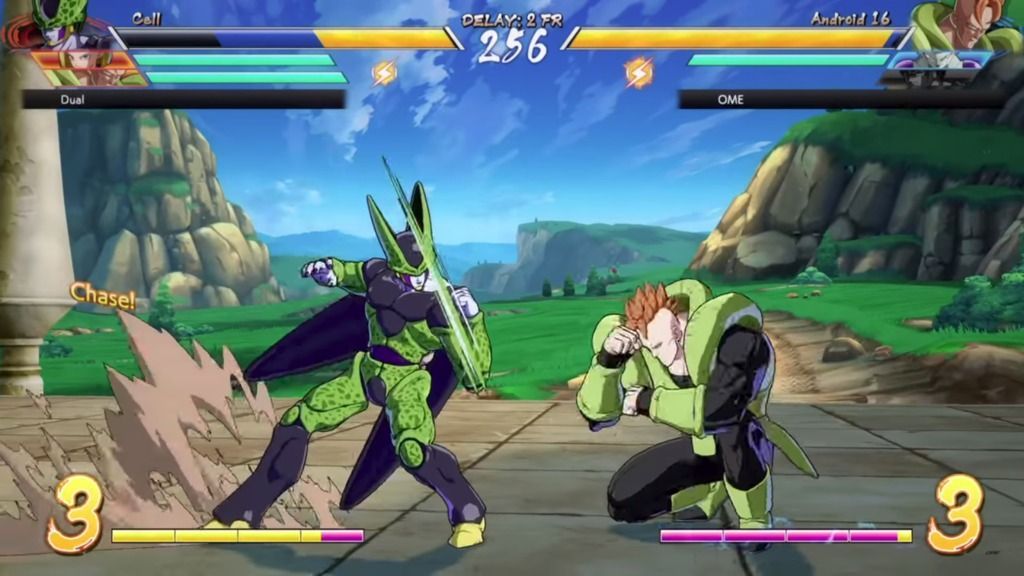Screen dimensions: 1024x576
Task: Activate Android 16's Sparking Blast icon
Action: pos(638,71)
